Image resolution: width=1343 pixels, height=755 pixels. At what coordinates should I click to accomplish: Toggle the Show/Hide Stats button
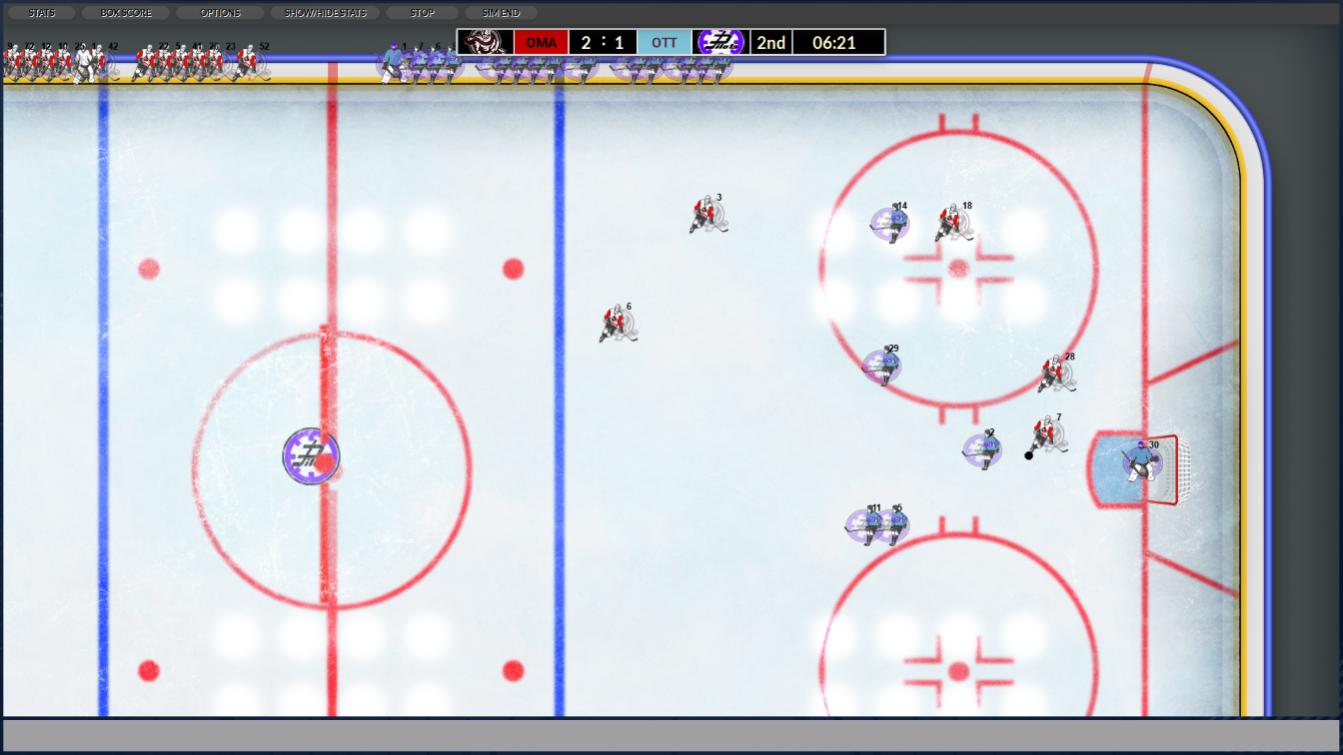pos(325,13)
